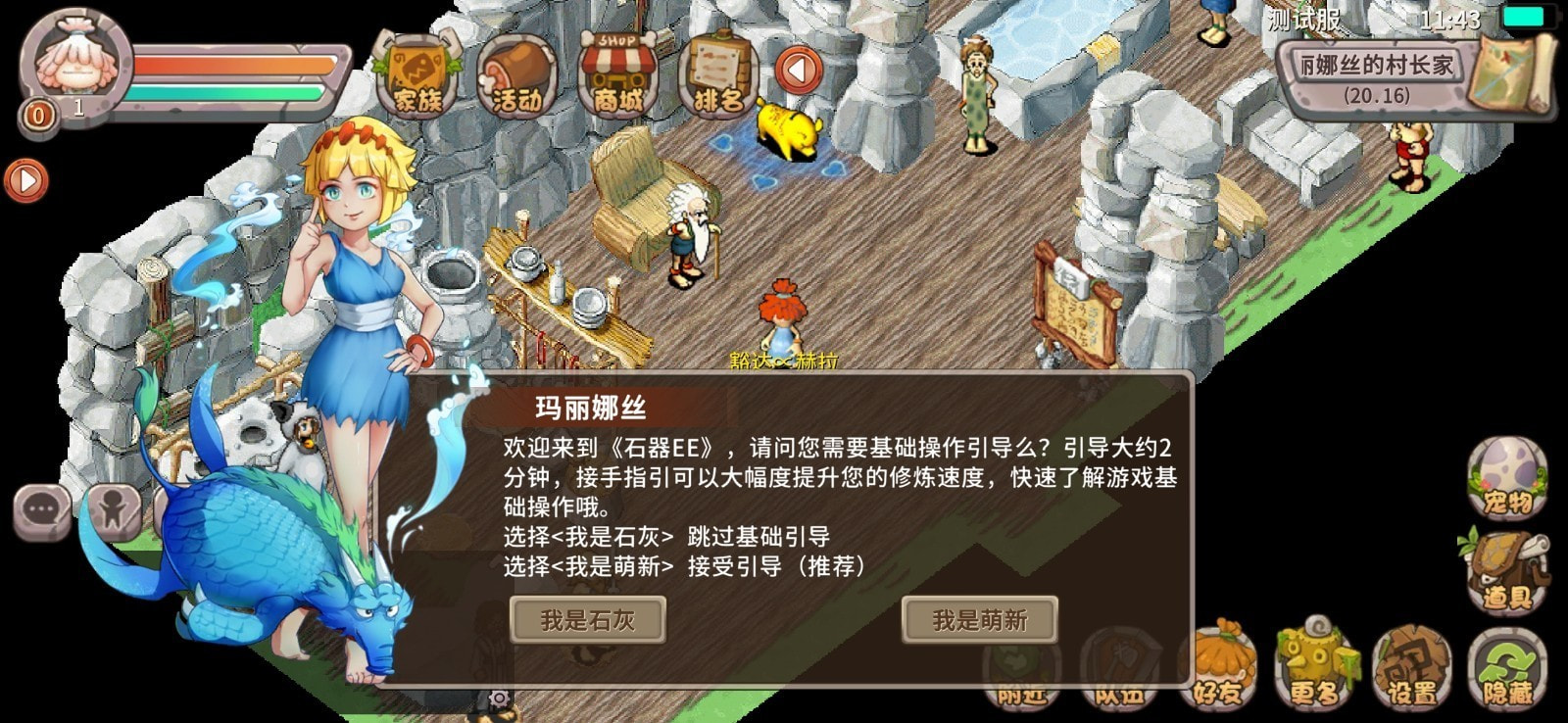Screen dimensions: 1568x723
Task: Open the 商城 shop
Action: click(x=618, y=71)
